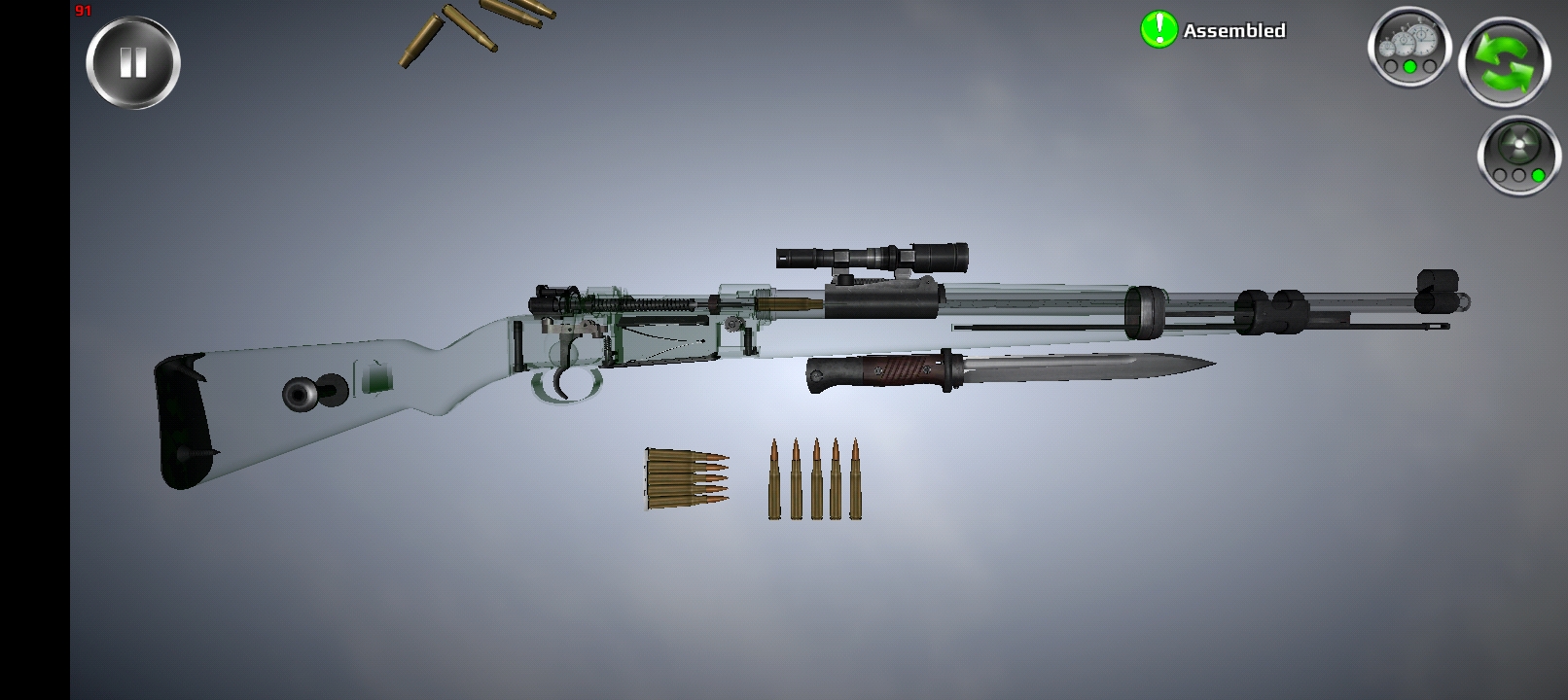Click the green exclamation status icon
Screen dimensions: 1568x700
click(x=1158, y=28)
